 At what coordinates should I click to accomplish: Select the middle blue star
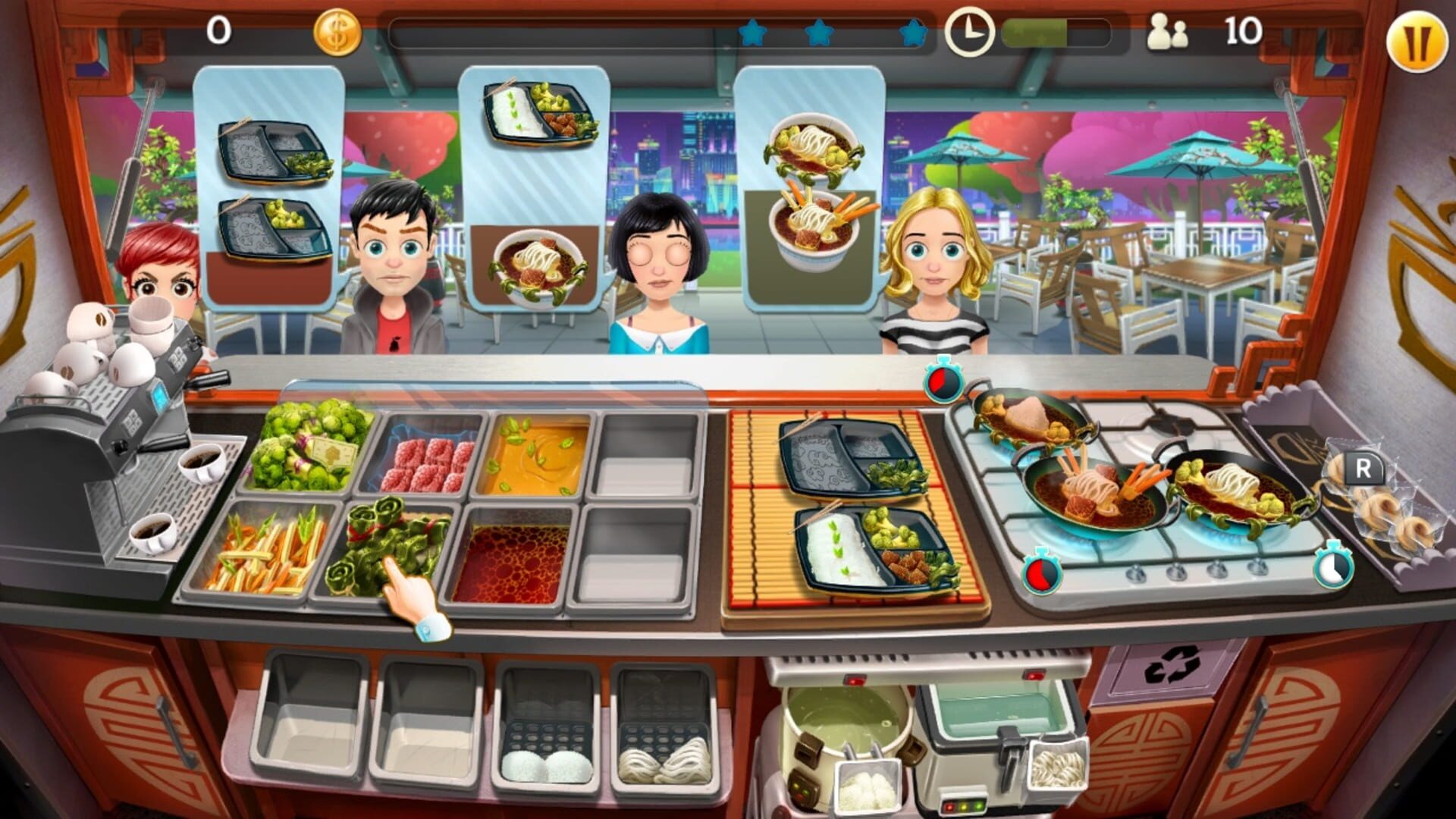tap(820, 33)
